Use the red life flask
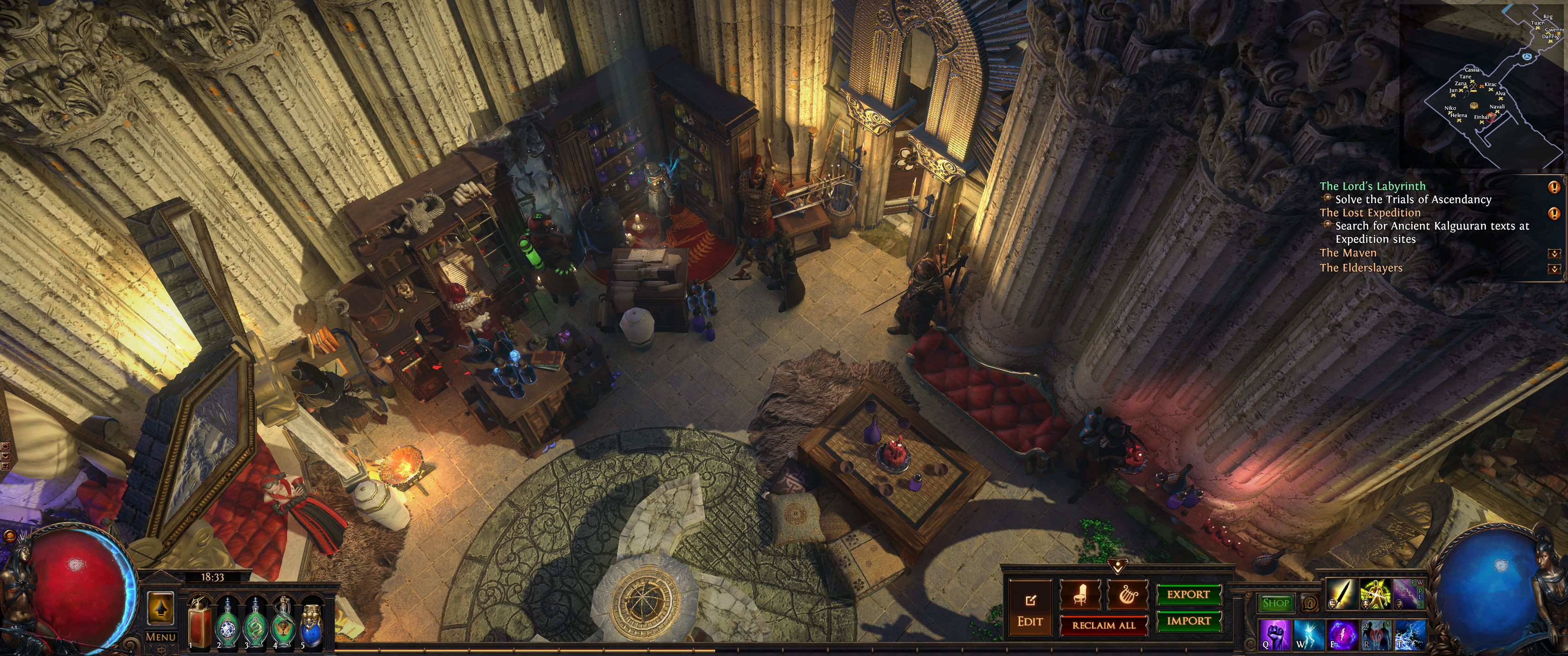1568x656 pixels. 199,622
